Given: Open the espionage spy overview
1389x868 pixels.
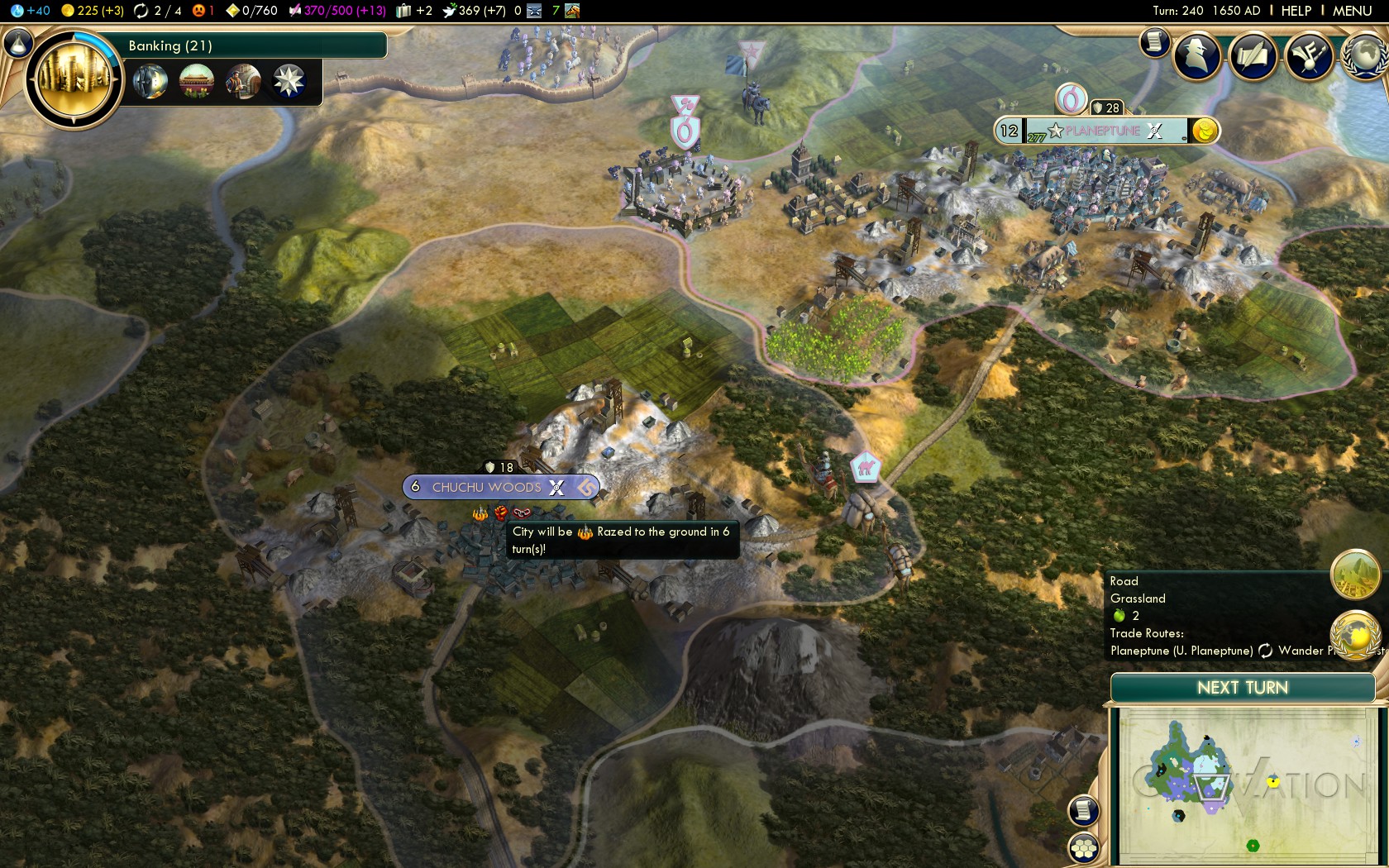Looking at the screenshot, I should coord(1197,56).
